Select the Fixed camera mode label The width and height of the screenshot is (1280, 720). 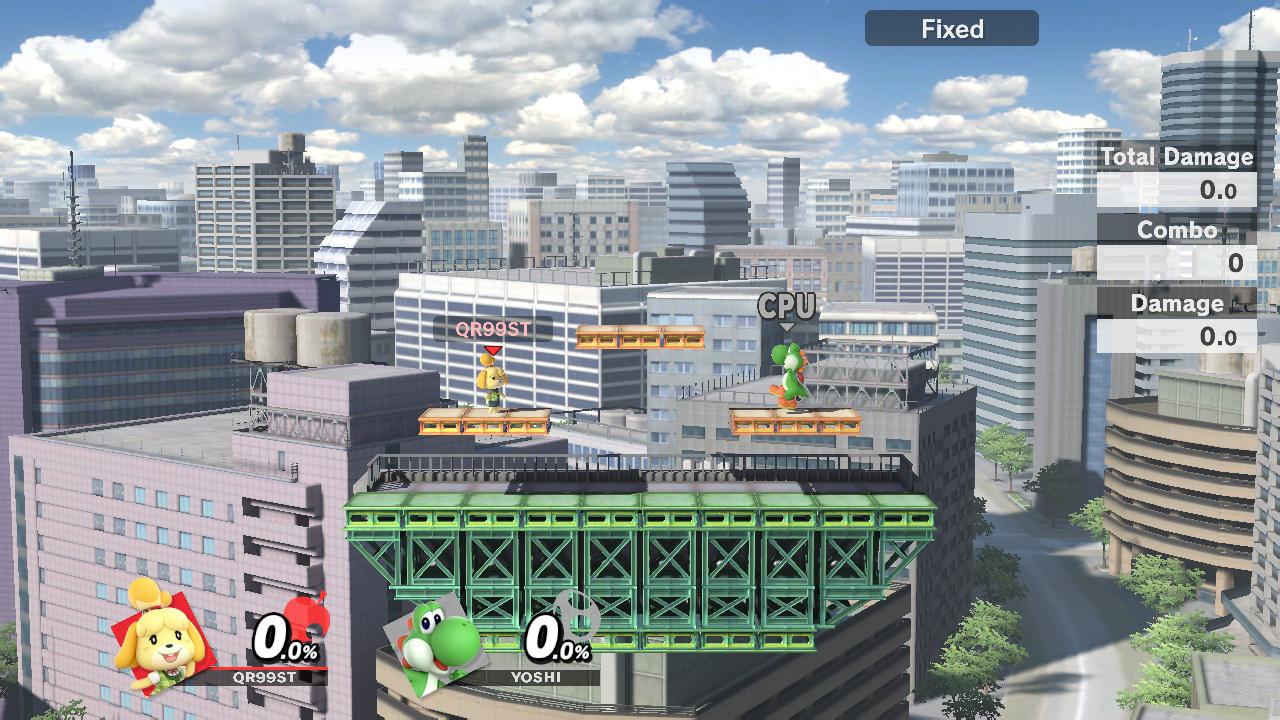click(x=952, y=29)
